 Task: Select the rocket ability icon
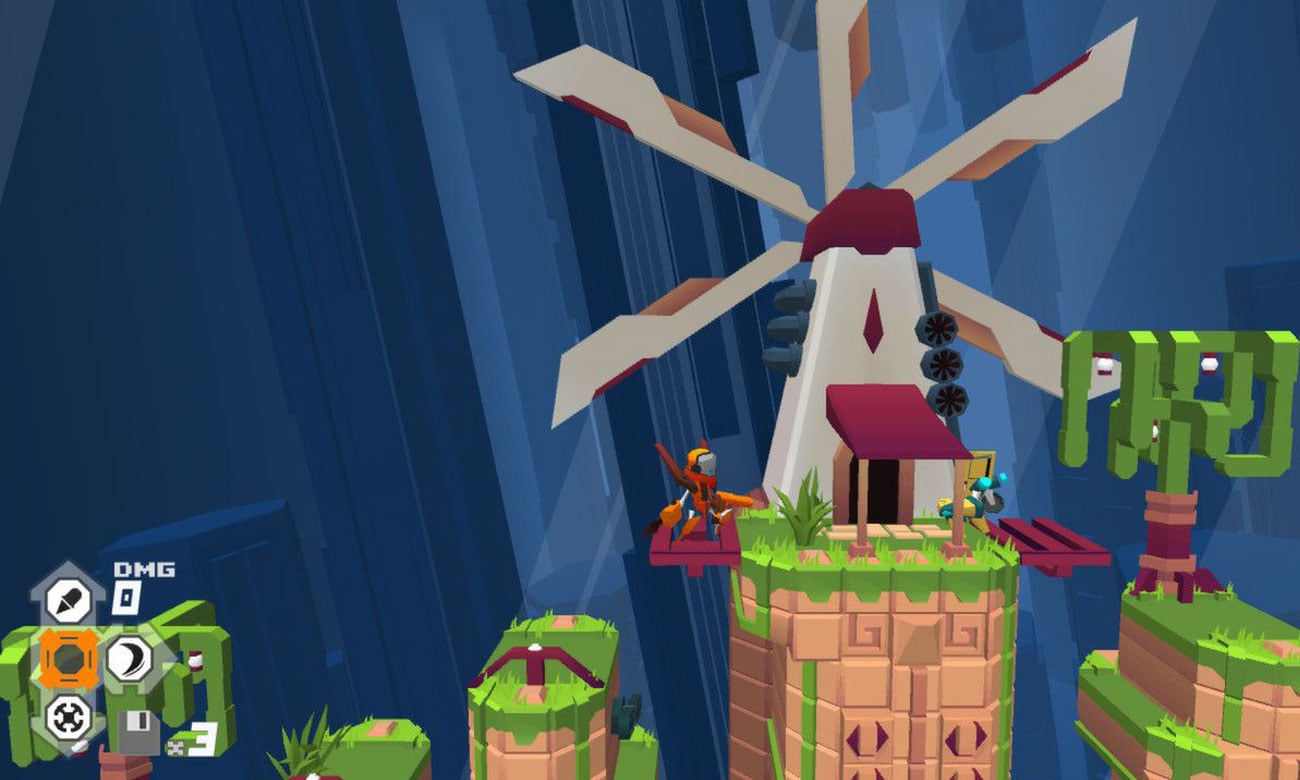click(69, 601)
